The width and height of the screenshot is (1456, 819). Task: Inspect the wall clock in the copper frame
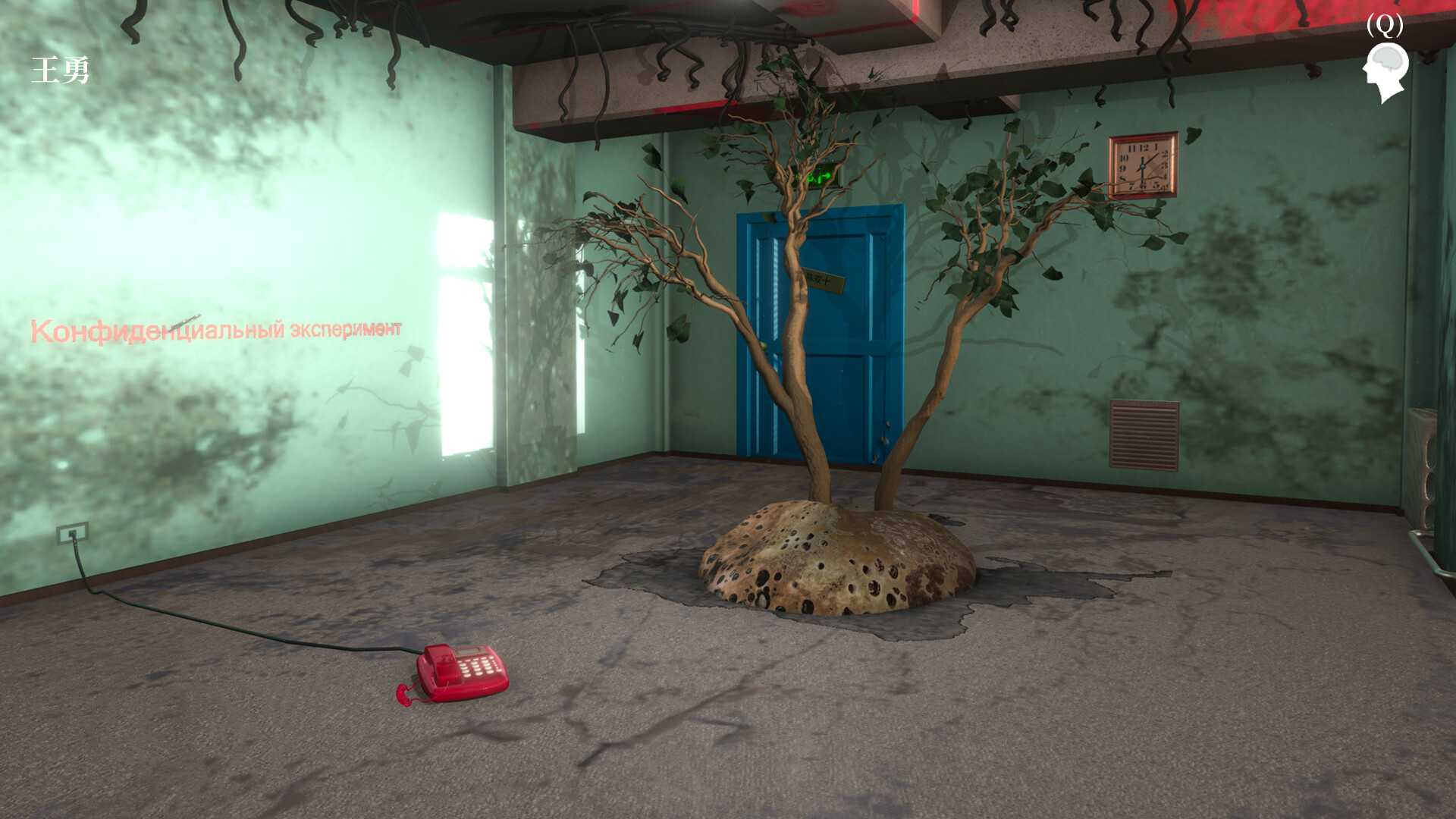(x=1142, y=165)
